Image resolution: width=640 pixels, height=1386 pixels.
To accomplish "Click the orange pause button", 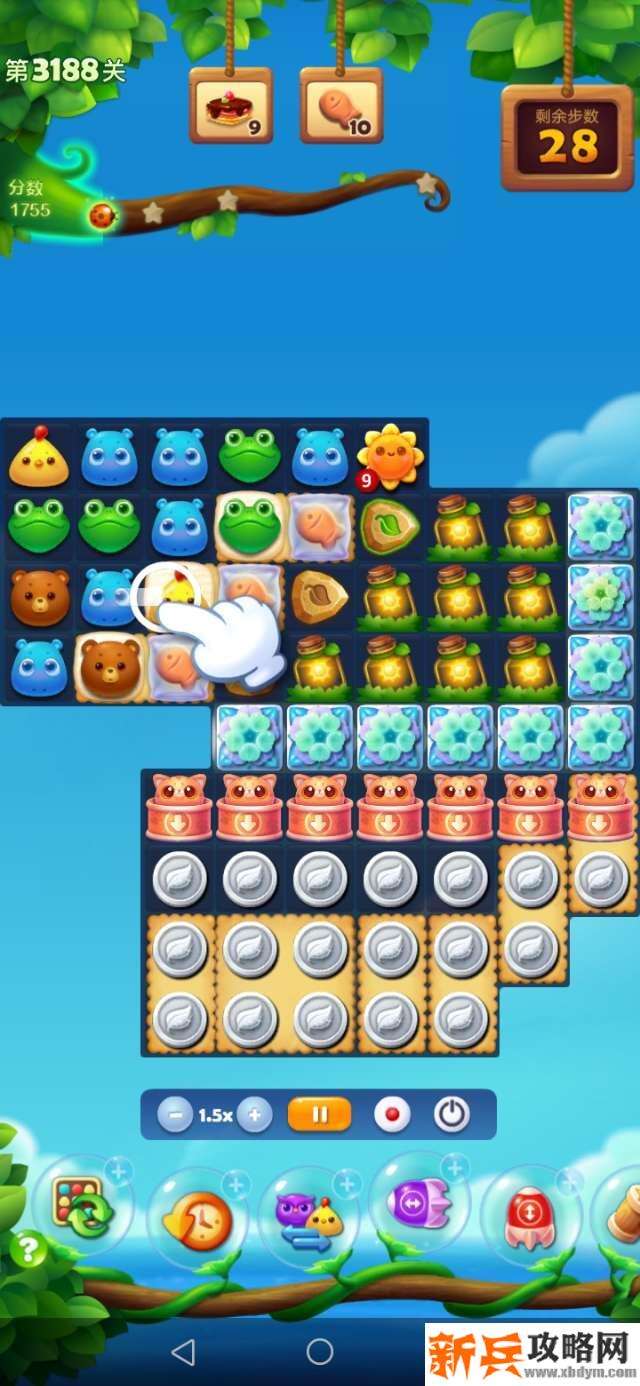I will tap(319, 1114).
